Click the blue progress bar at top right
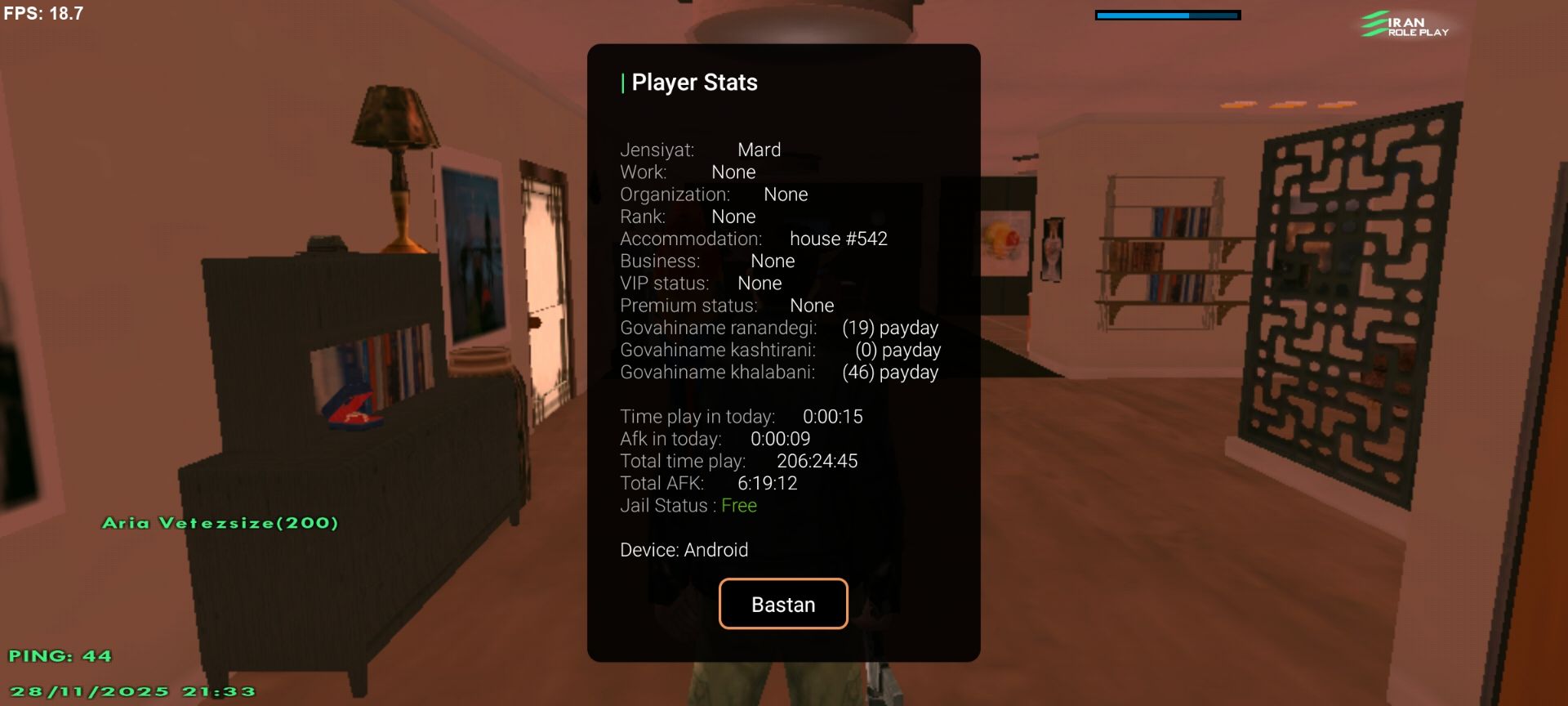 point(1167,14)
